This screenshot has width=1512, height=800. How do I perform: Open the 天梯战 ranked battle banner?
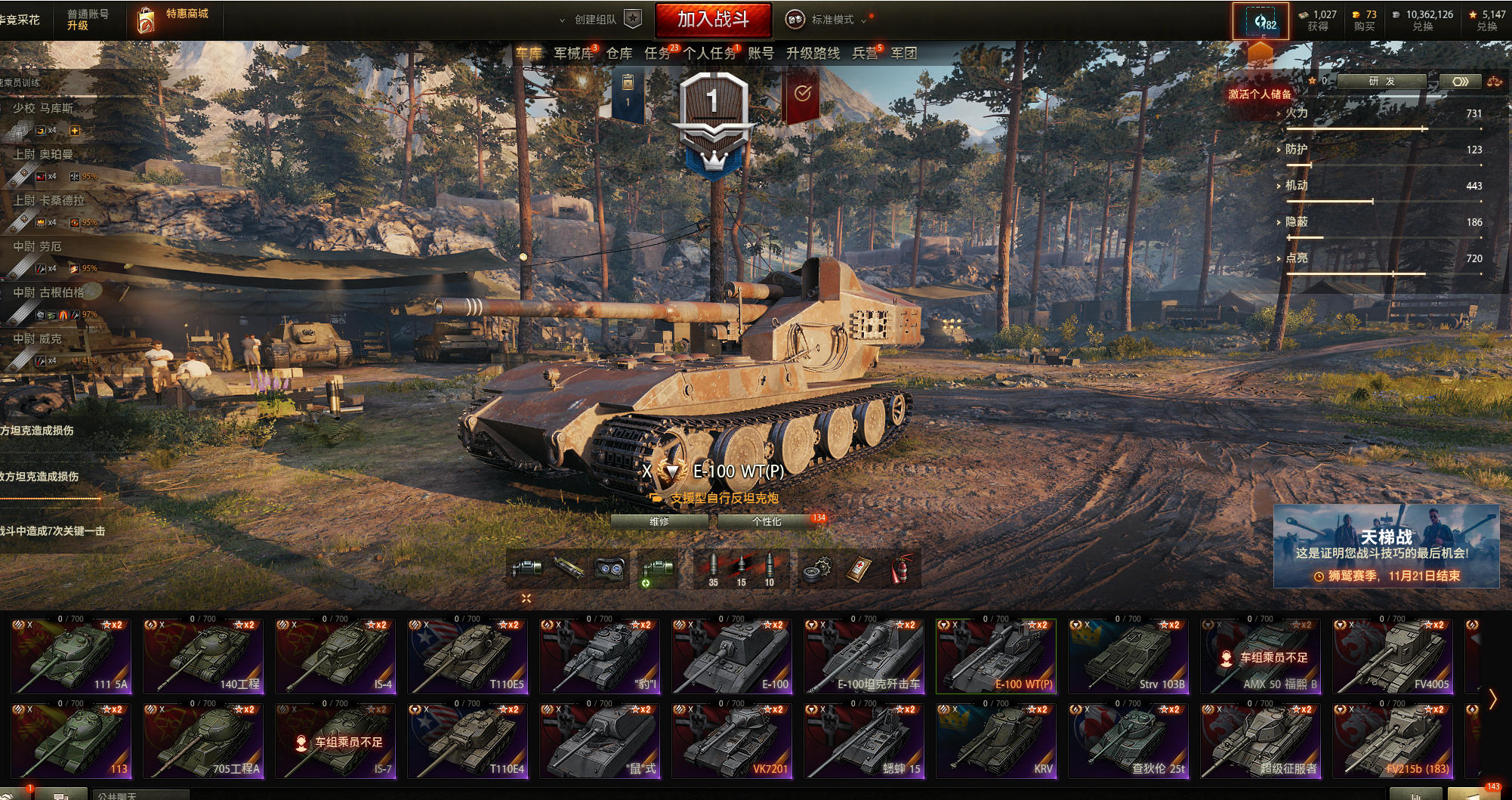[x=1386, y=546]
